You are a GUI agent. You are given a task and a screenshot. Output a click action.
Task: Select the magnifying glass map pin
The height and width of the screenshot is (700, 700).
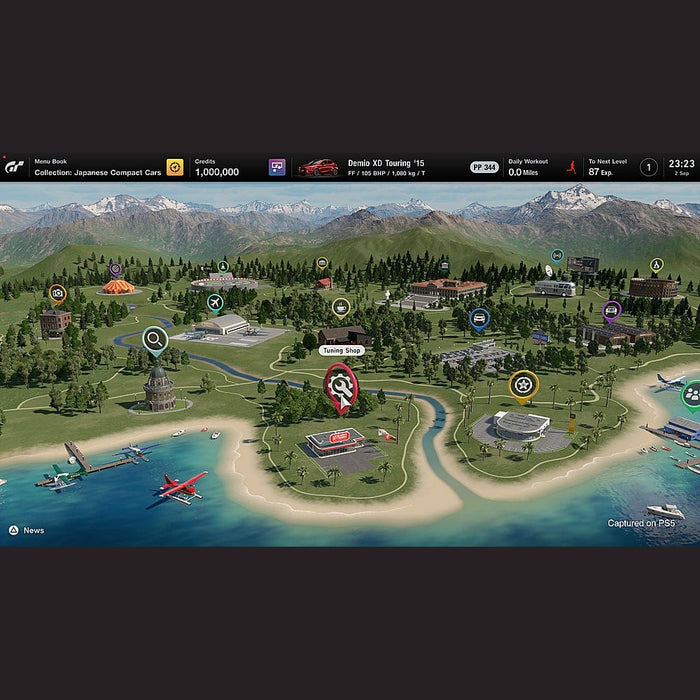[155, 341]
